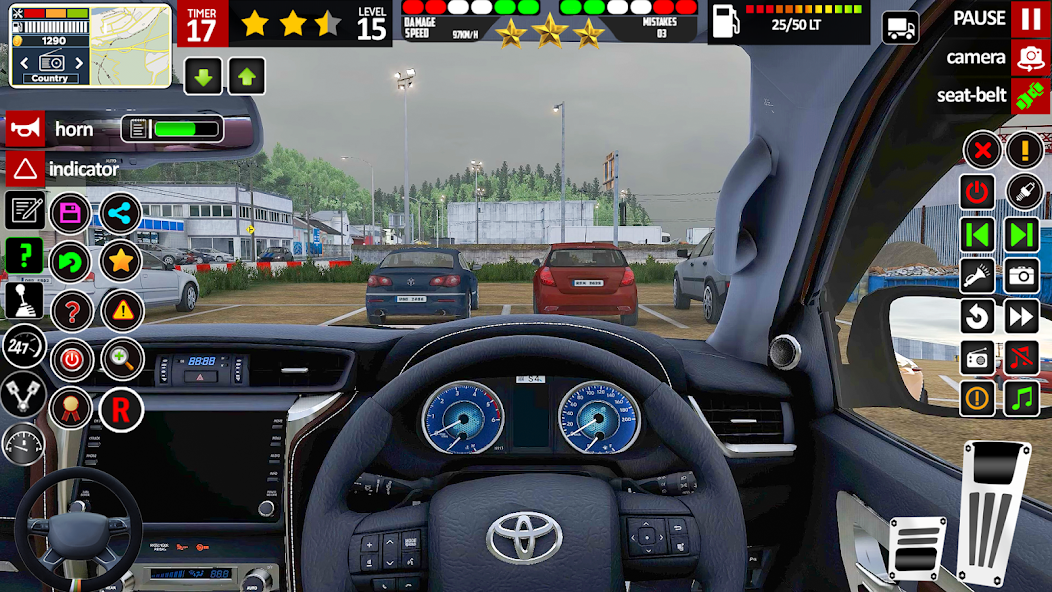Click the red X circle button
This screenshot has width=1052, height=592.
982,151
